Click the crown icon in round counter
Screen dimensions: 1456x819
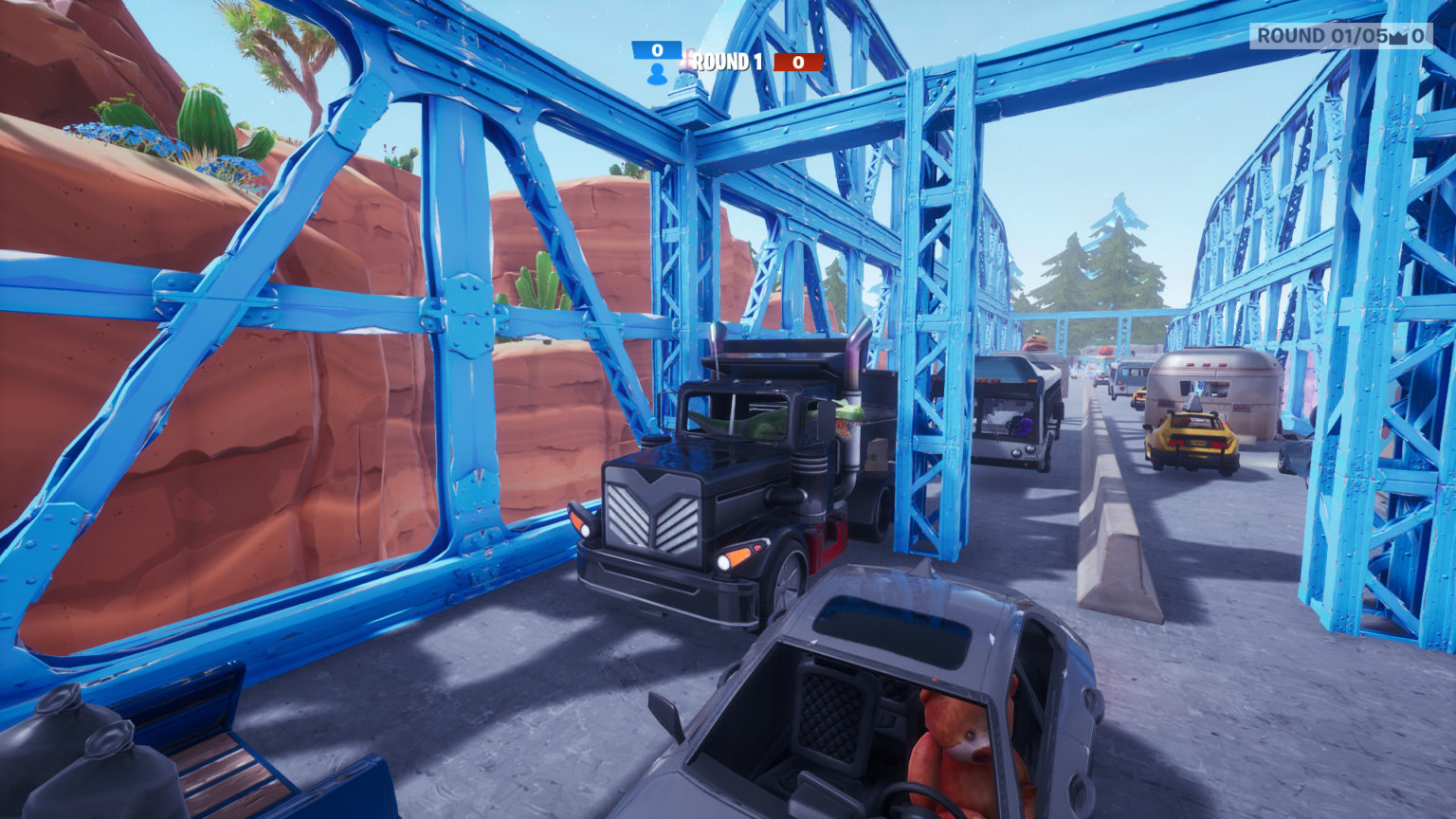pyautogui.click(x=1397, y=36)
